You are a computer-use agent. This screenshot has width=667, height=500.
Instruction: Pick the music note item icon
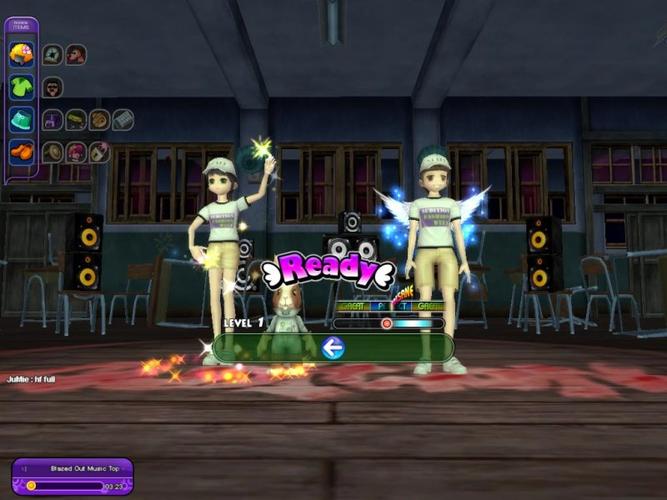pos(99,152)
